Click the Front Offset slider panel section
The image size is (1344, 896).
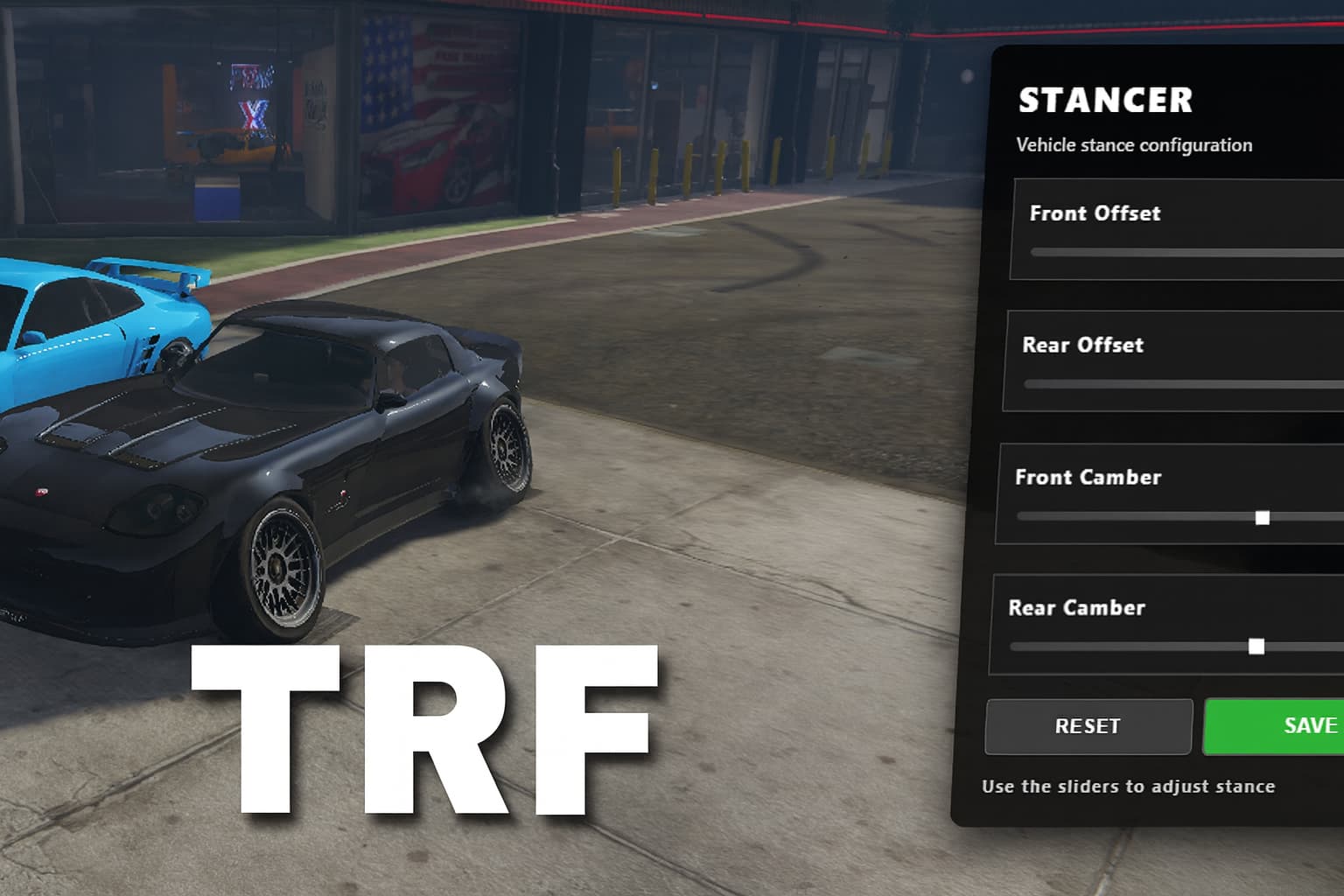tap(1172, 229)
